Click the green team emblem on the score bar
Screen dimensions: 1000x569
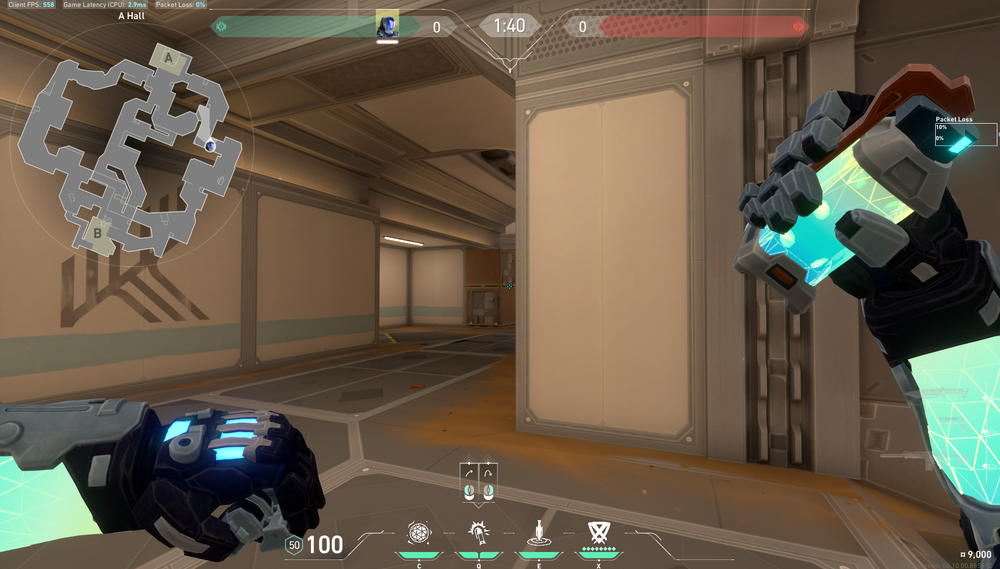(221, 27)
